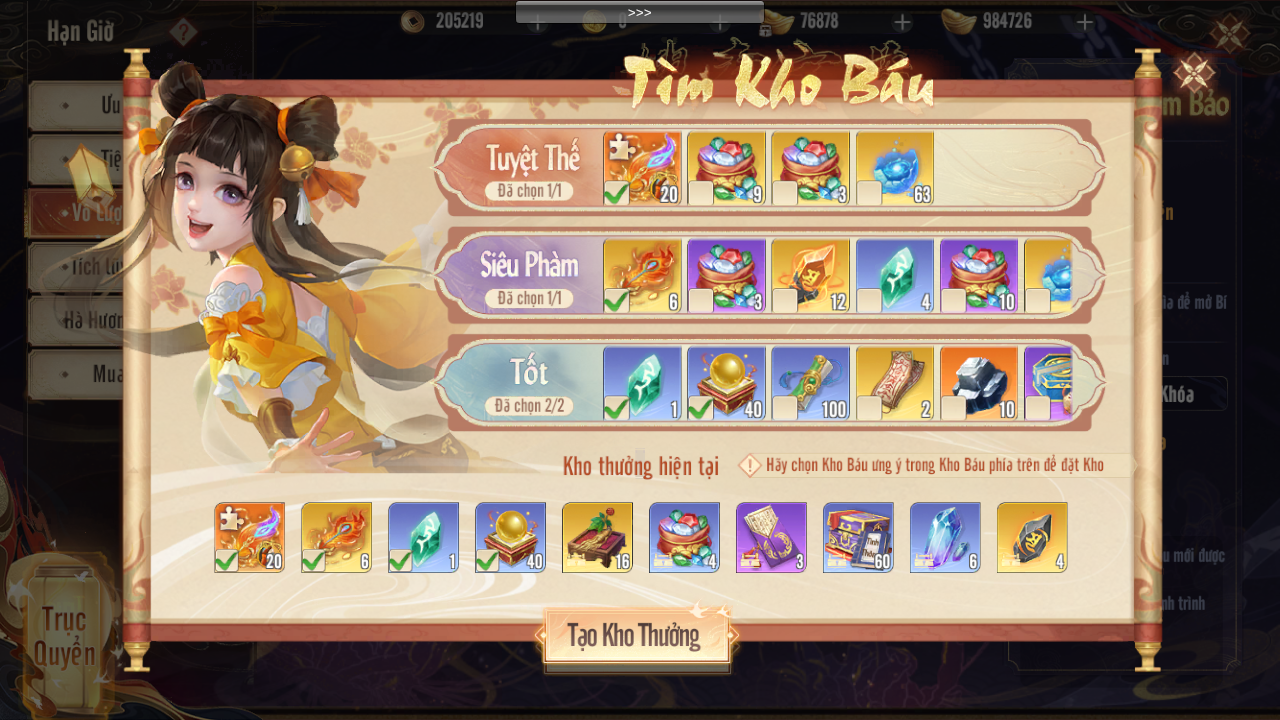Uncheck the fire feather 6 in Siêu Phàm row
The image size is (1280, 720).
[x=643, y=275]
